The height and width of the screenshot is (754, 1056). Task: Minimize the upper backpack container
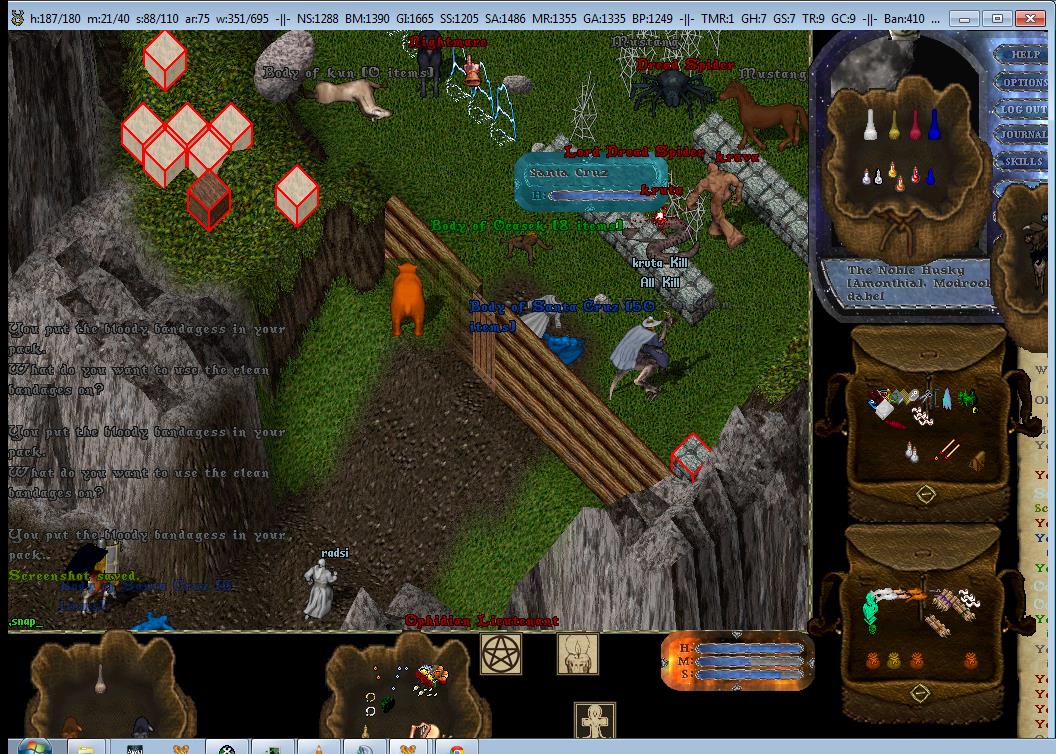(x=925, y=494)
